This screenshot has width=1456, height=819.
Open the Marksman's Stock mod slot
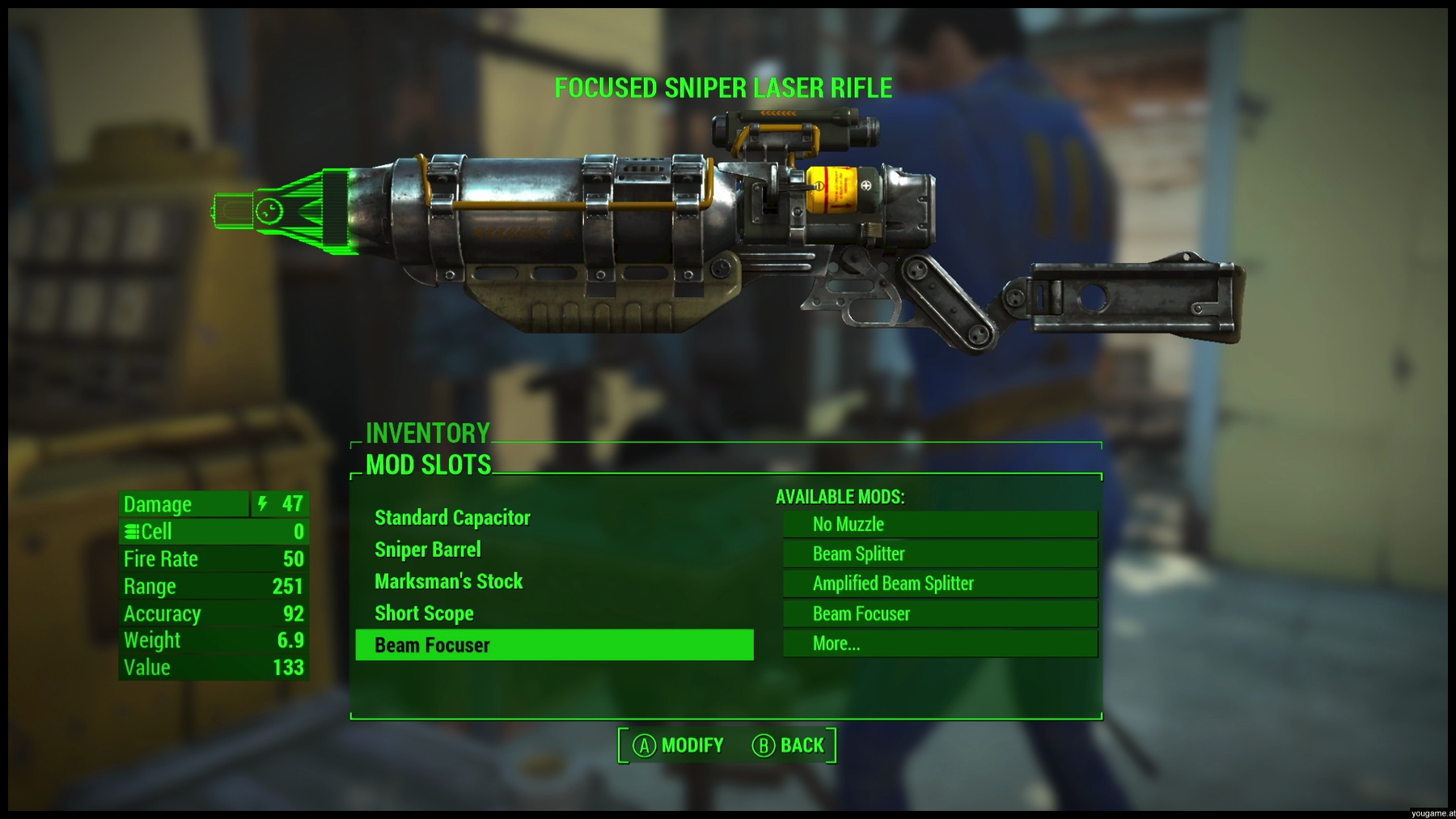[449, 581]
